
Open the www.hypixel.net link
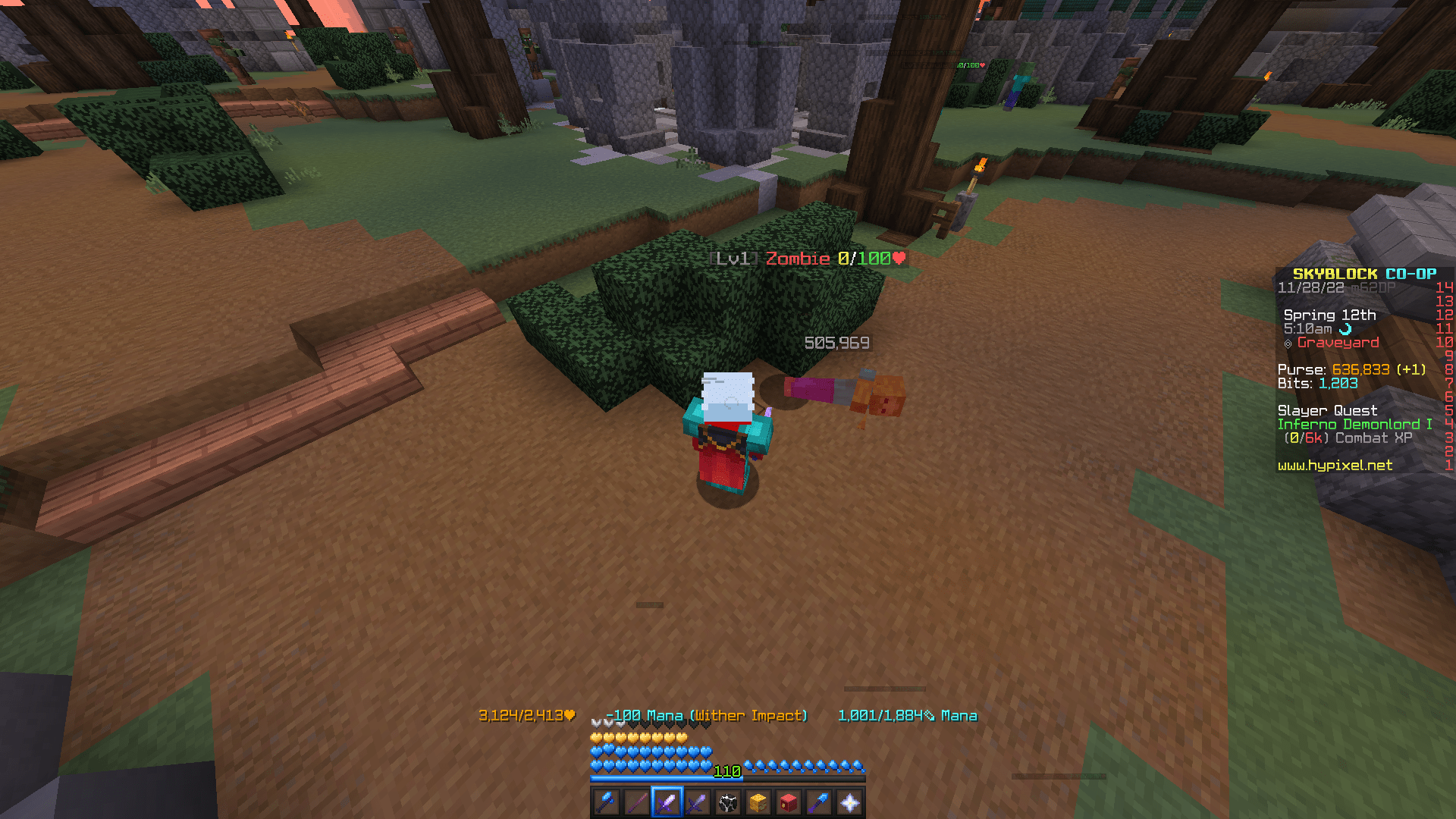[x=1336, y=465]
